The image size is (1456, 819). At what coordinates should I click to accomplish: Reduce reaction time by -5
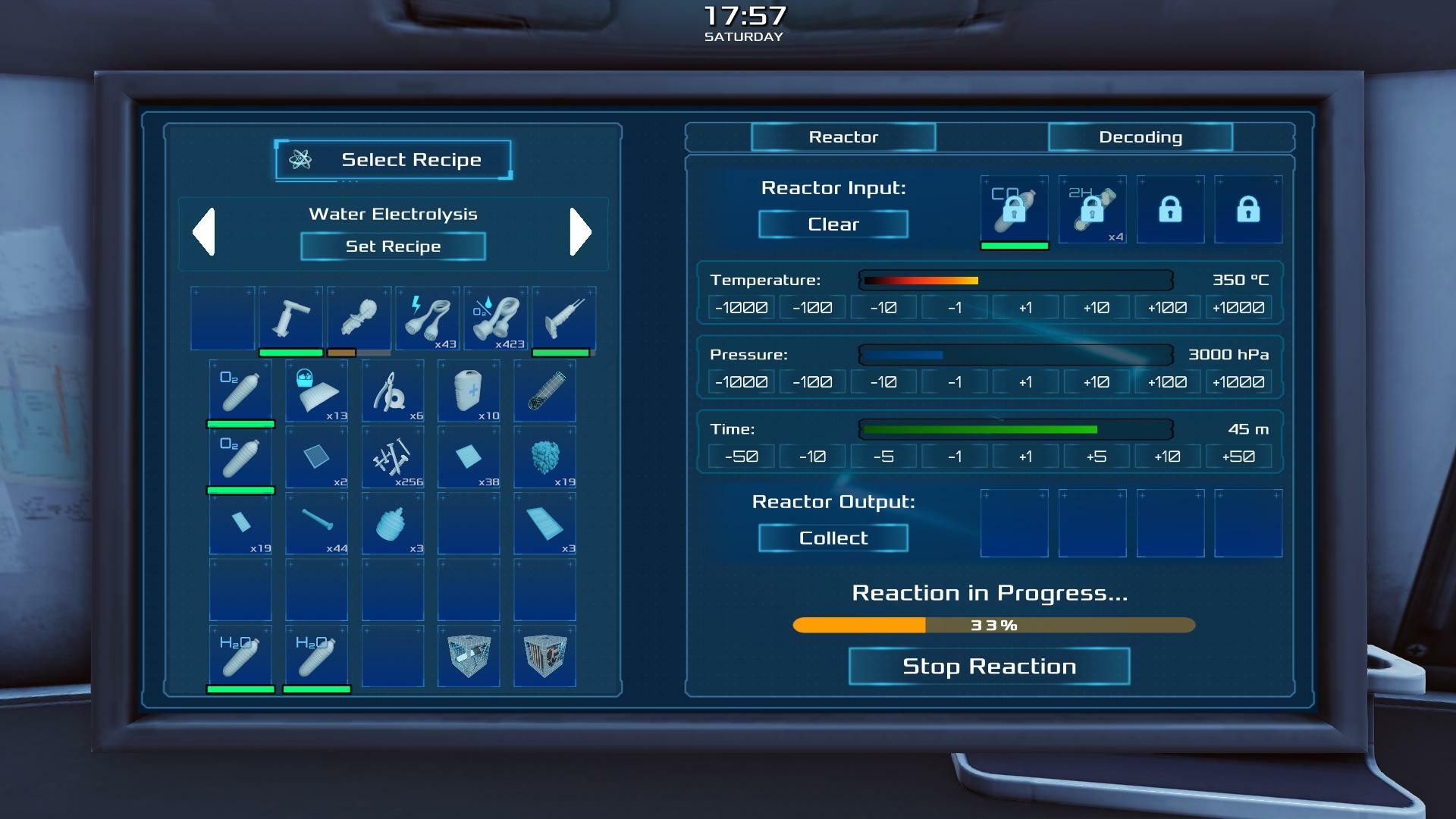883,457
